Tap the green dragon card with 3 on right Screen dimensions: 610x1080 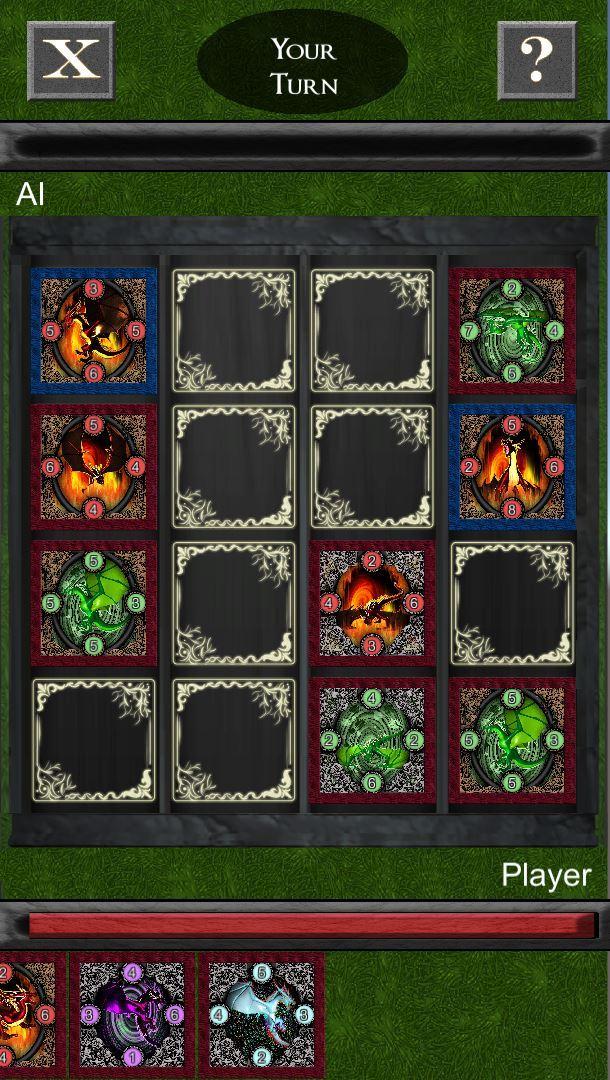pyautogui.click(x=512, y=740)
